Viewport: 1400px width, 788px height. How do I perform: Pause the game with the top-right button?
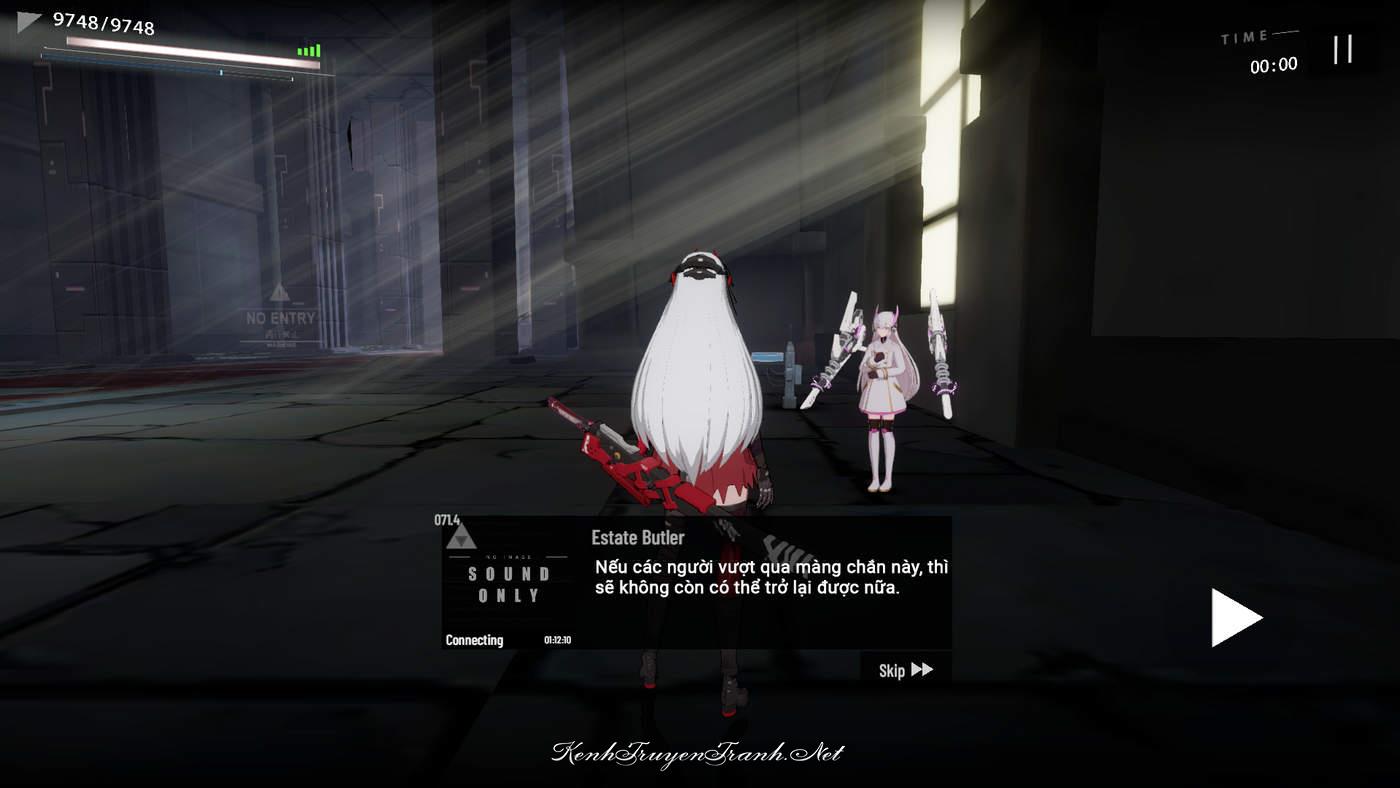[x=1343, y=49]
